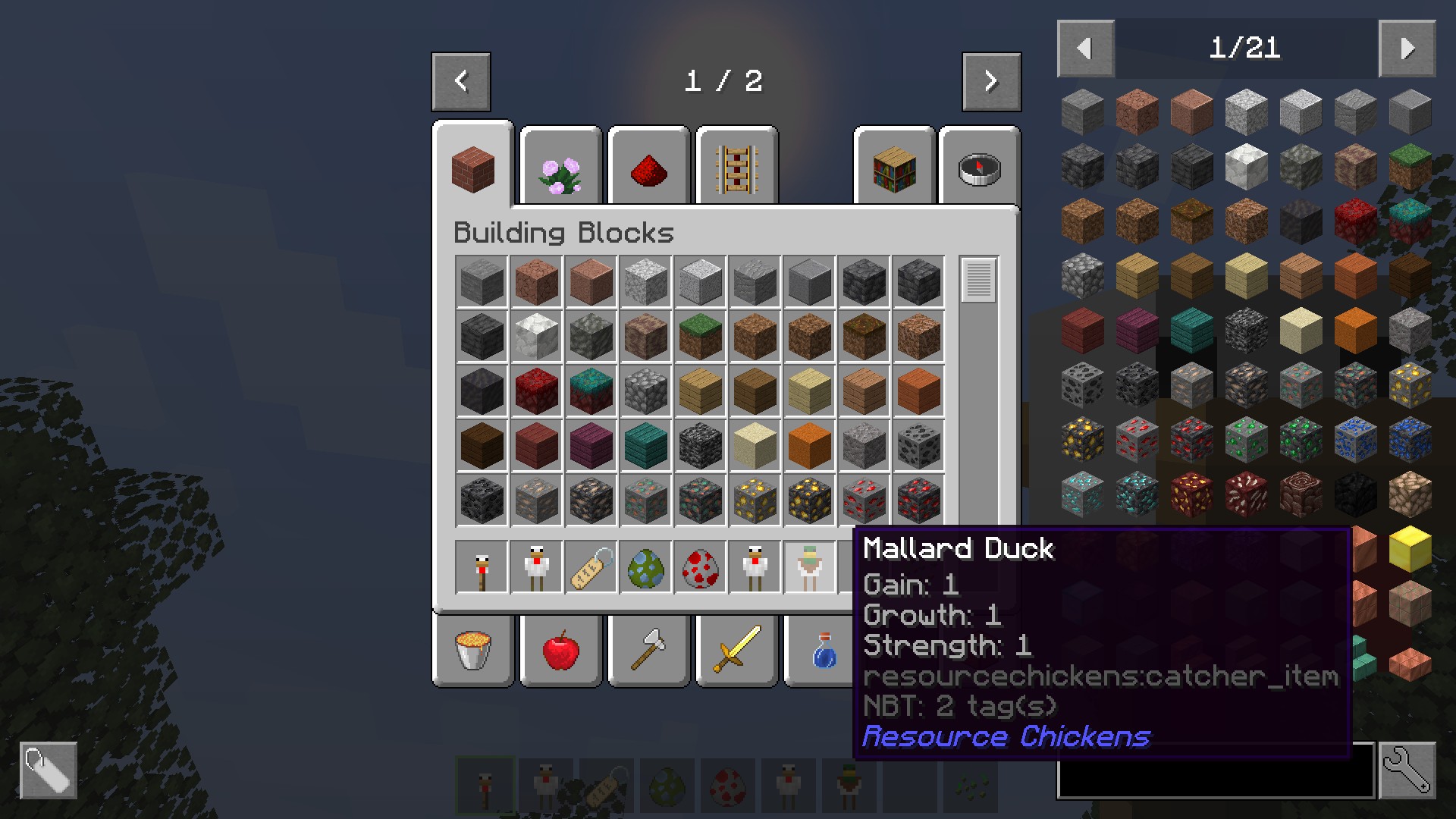Open the red apple food tab
This screenshot has width=1456, height=819.
point(561,651)
